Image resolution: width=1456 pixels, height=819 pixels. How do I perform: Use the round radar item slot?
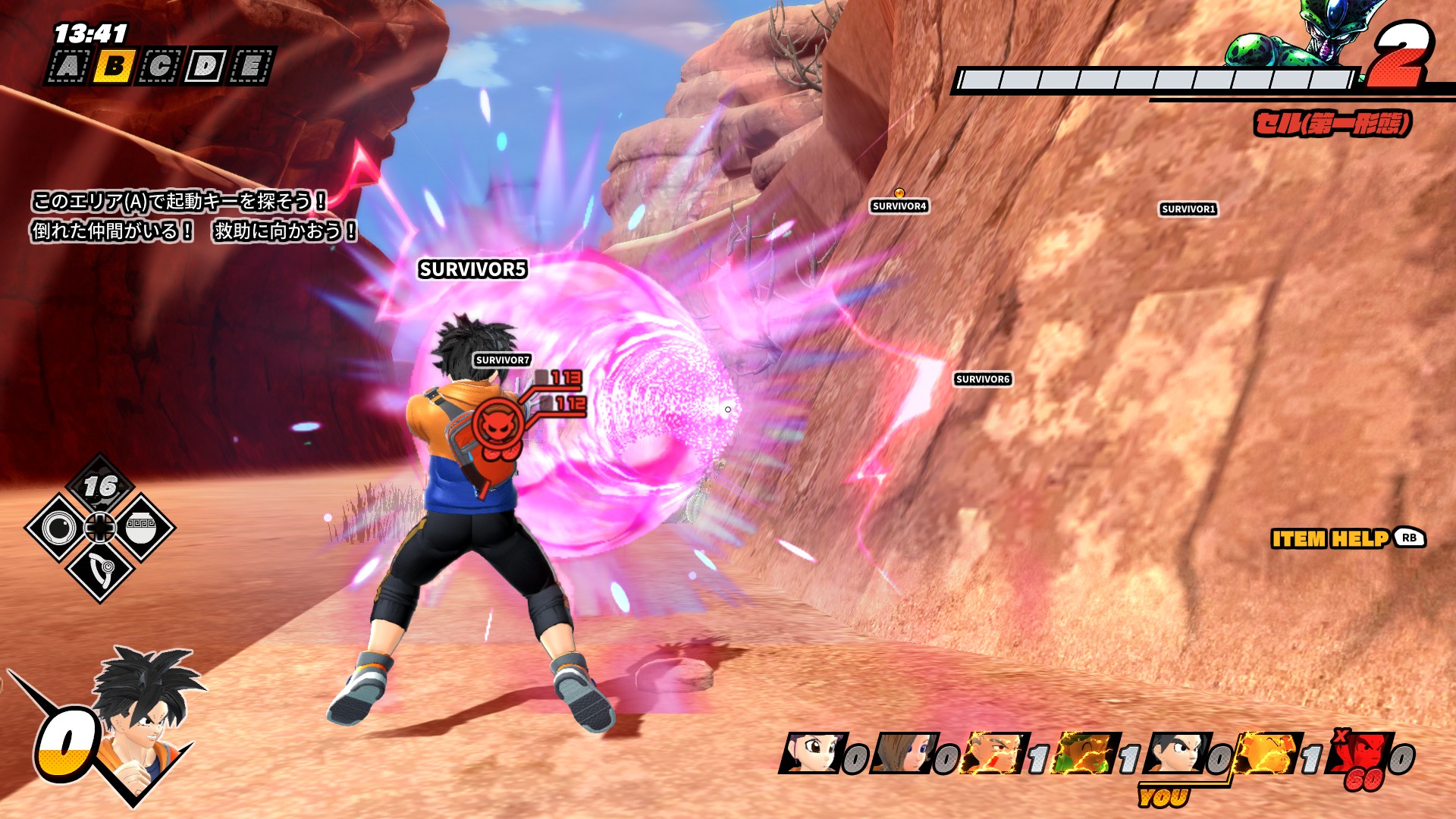(x=59, y=528)
